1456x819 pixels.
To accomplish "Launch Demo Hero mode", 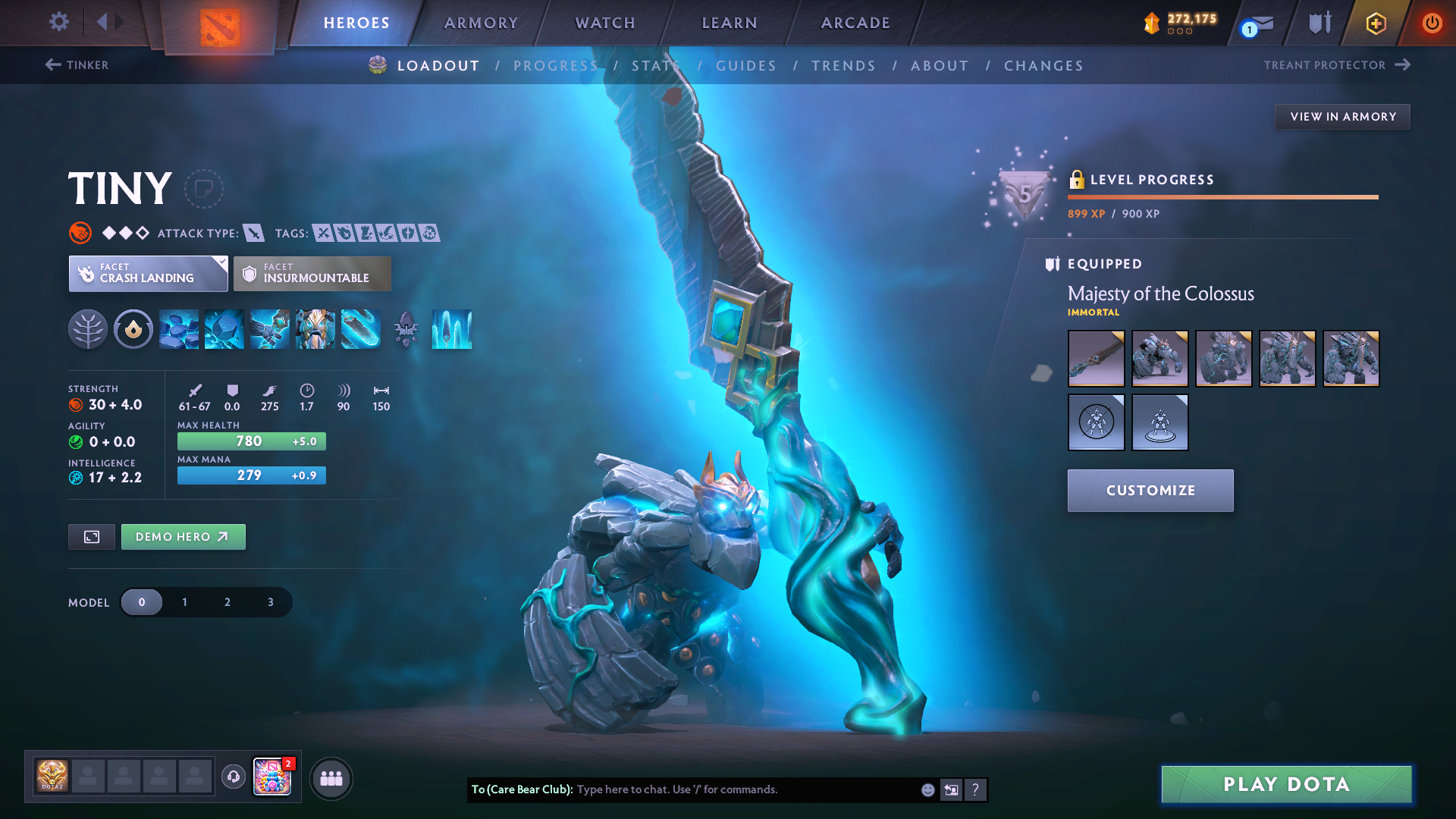I will [x=183, y=537].
